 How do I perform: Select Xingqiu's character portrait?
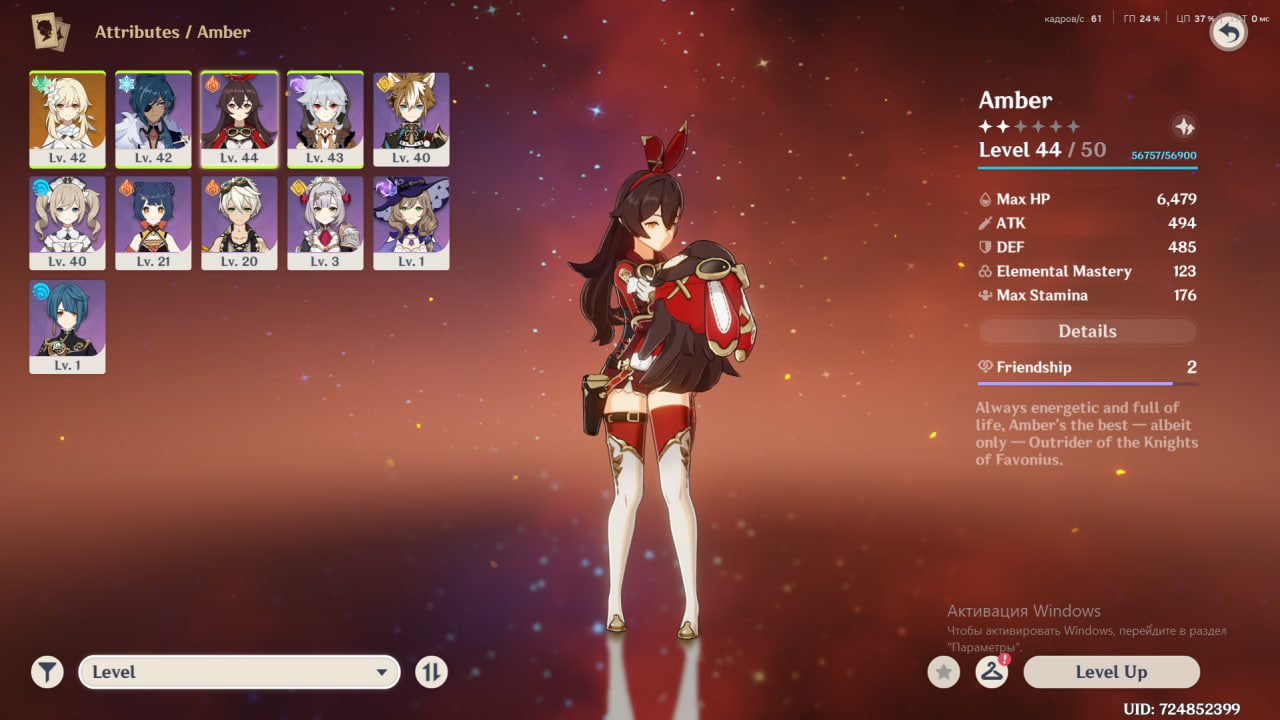[x=67, y=326]
